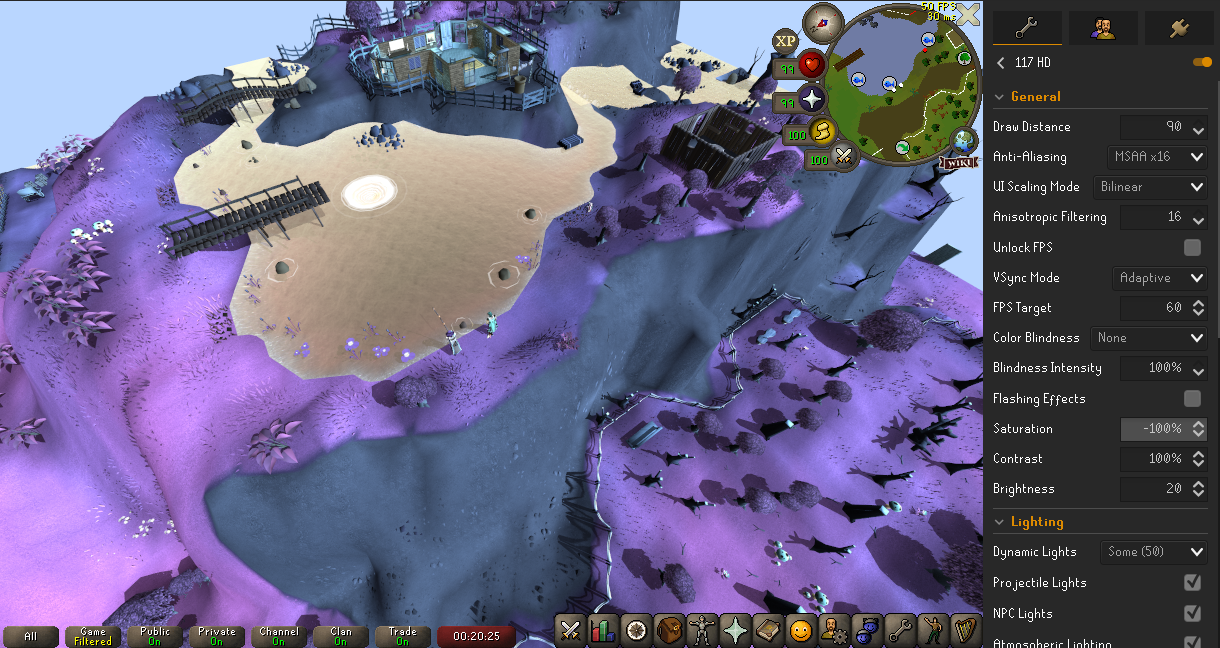Switch to the Clan chat tab
Viewport: 1220px width, 648px height.
341,636
